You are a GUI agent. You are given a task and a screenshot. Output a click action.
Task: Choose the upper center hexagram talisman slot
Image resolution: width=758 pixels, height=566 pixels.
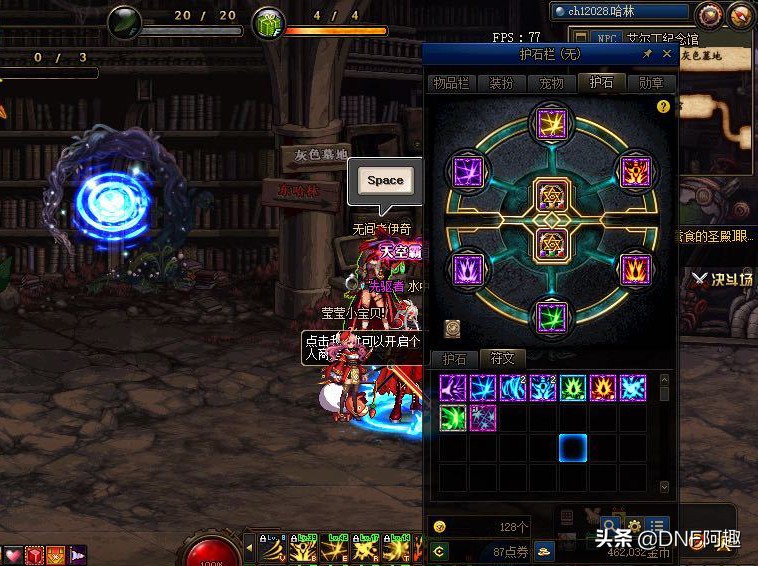(x=551, y=195)
